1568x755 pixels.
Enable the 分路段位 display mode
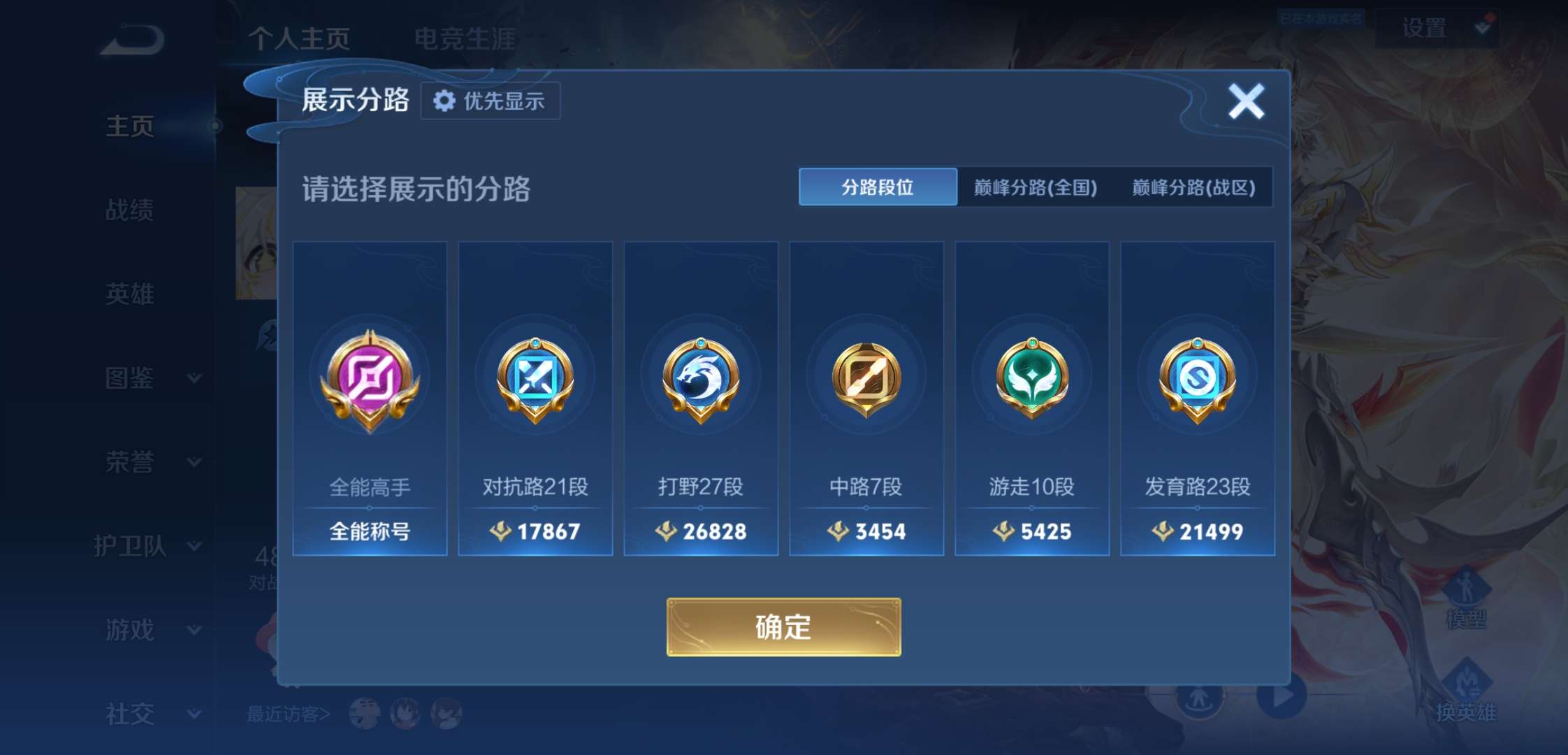877,187
